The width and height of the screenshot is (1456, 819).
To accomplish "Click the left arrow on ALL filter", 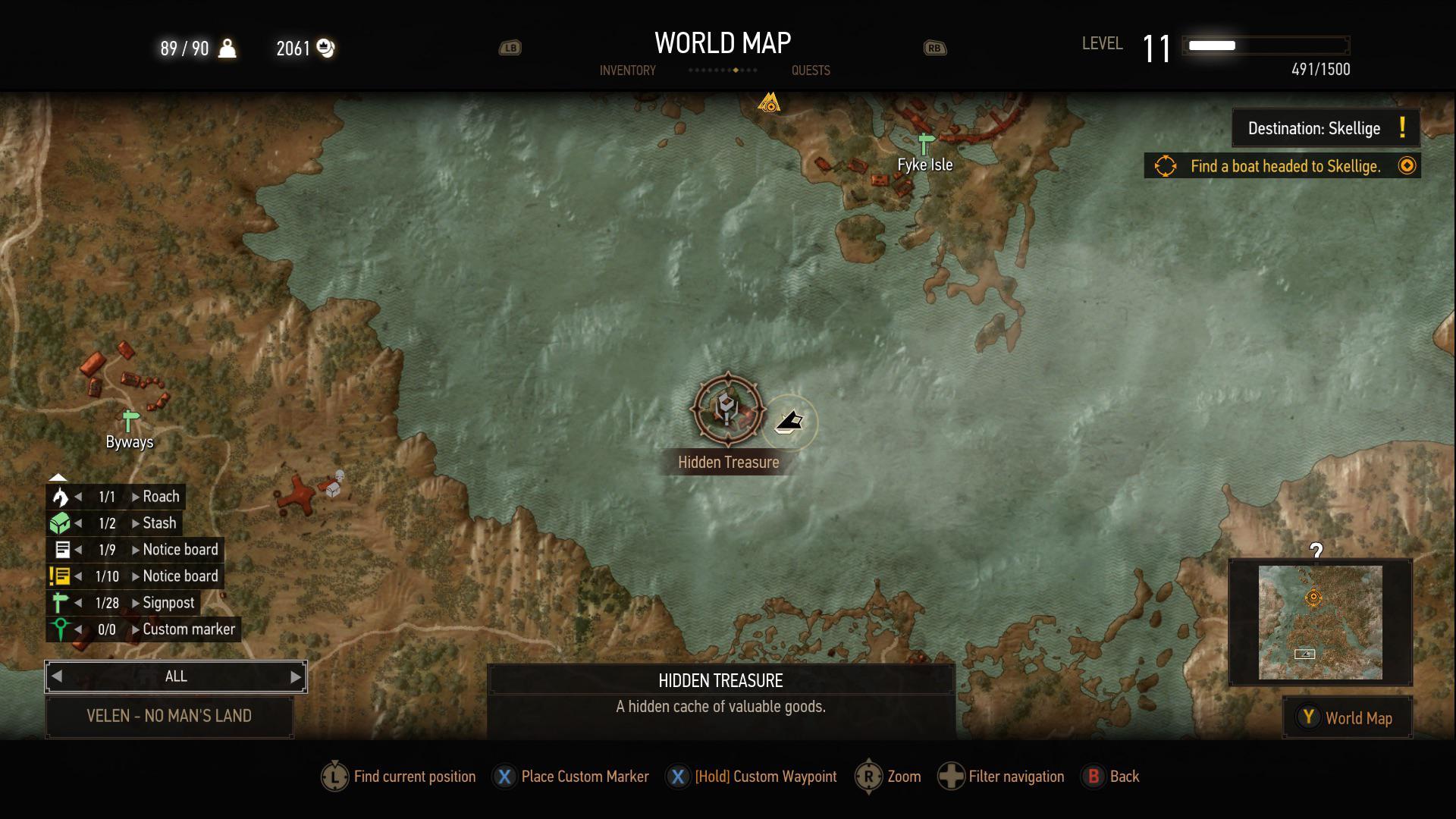I will tap(57, 676).
